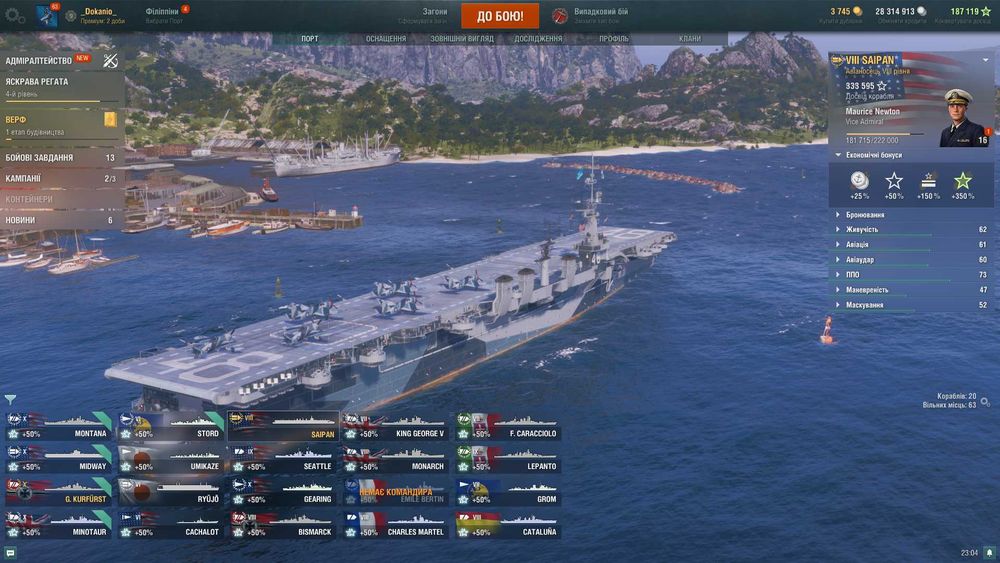The width and height of the screenshot is (1000, 563).
Task: Open the ОСНАЩЕННЯ tab
Action: [x=385, y=39]
